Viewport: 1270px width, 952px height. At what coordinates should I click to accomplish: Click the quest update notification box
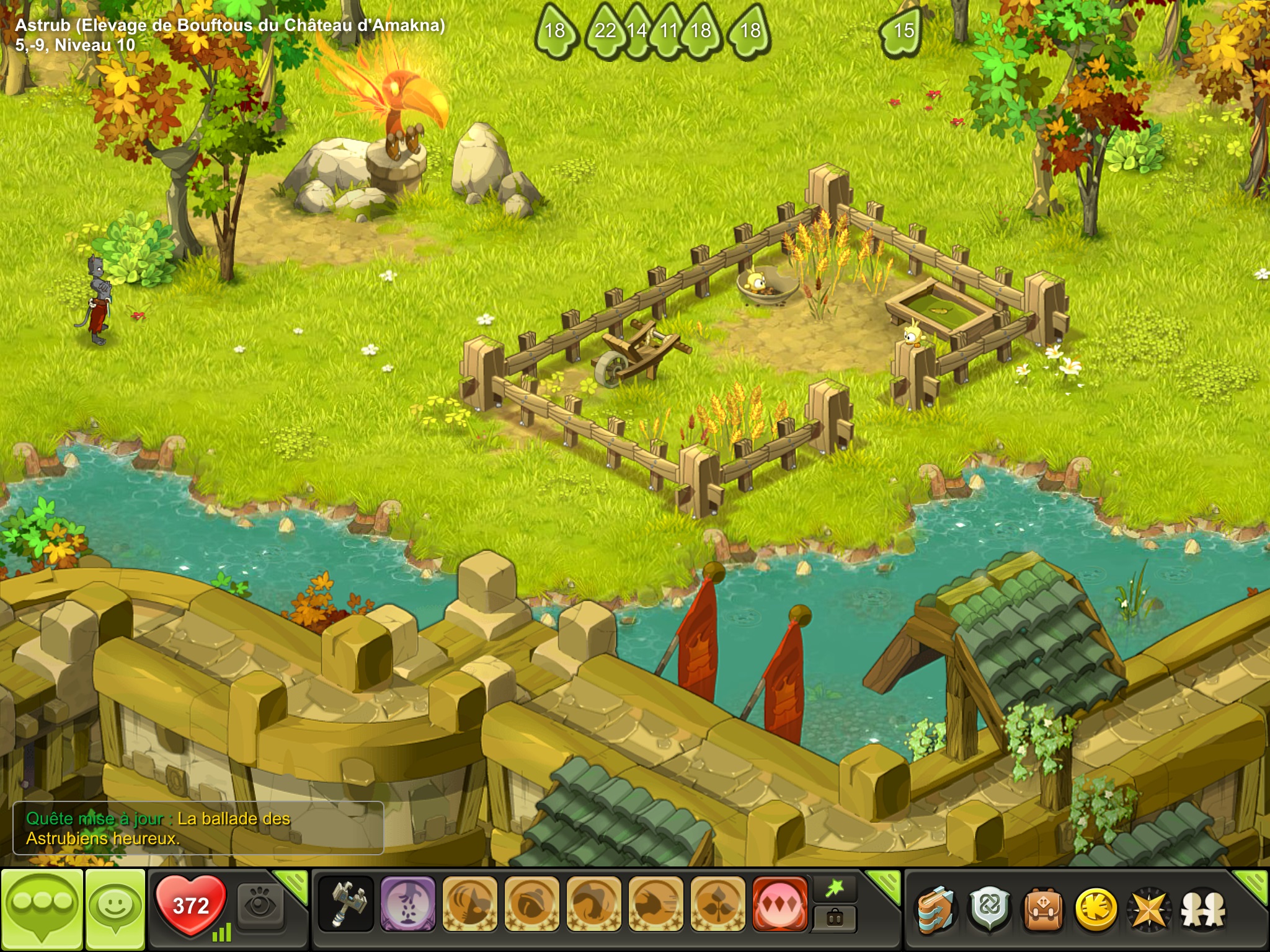point(198,828)
